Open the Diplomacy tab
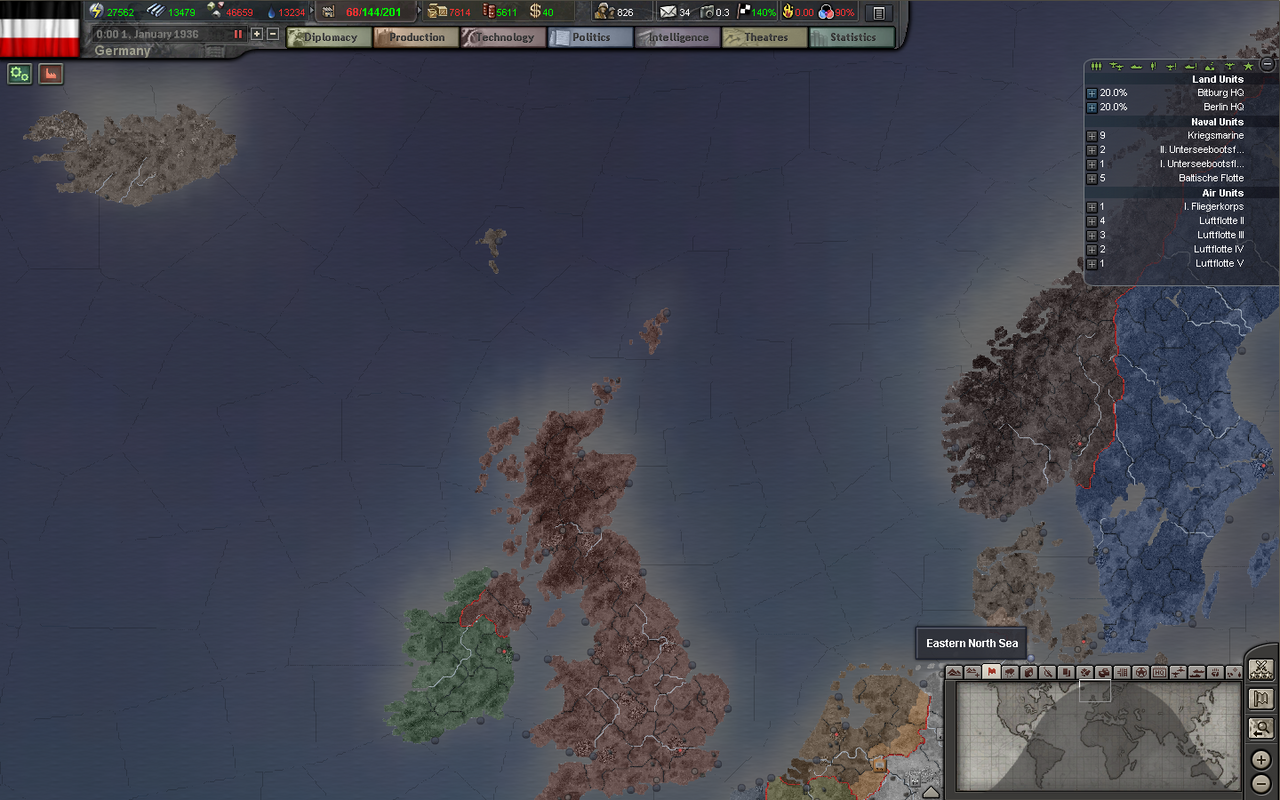 coord(329,38)
